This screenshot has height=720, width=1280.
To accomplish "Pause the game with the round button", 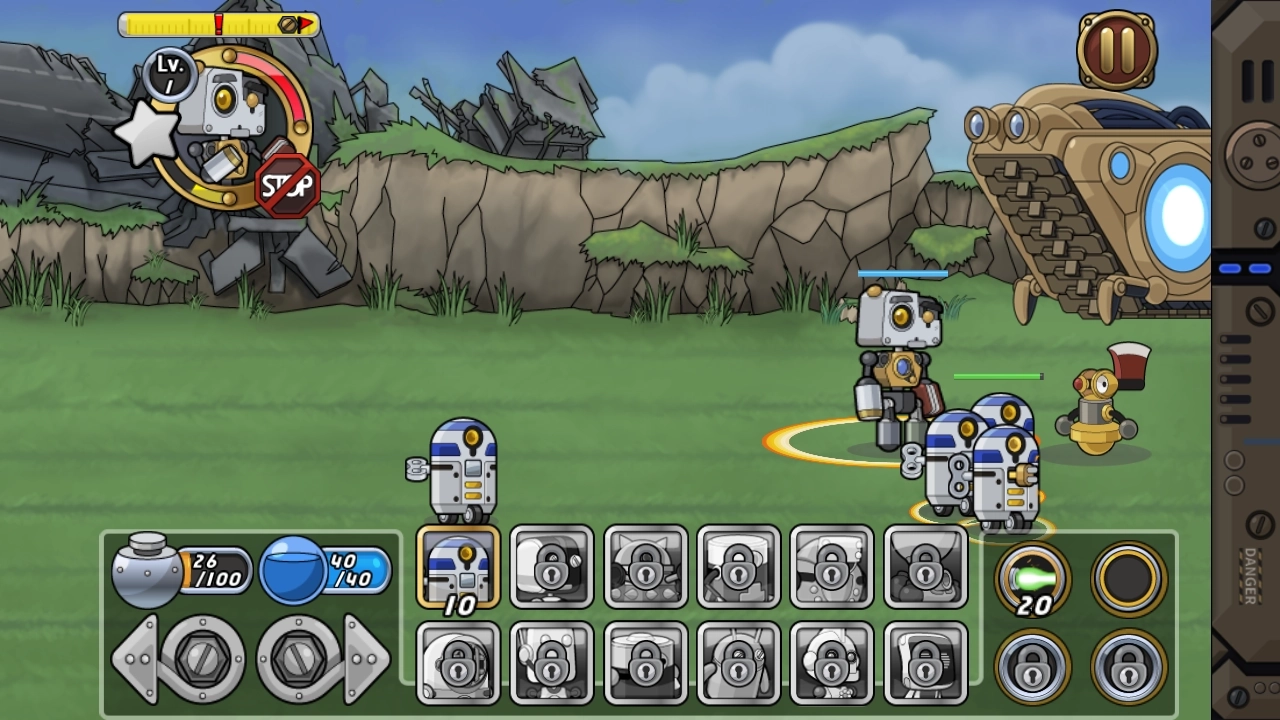I will point(1117,49).
